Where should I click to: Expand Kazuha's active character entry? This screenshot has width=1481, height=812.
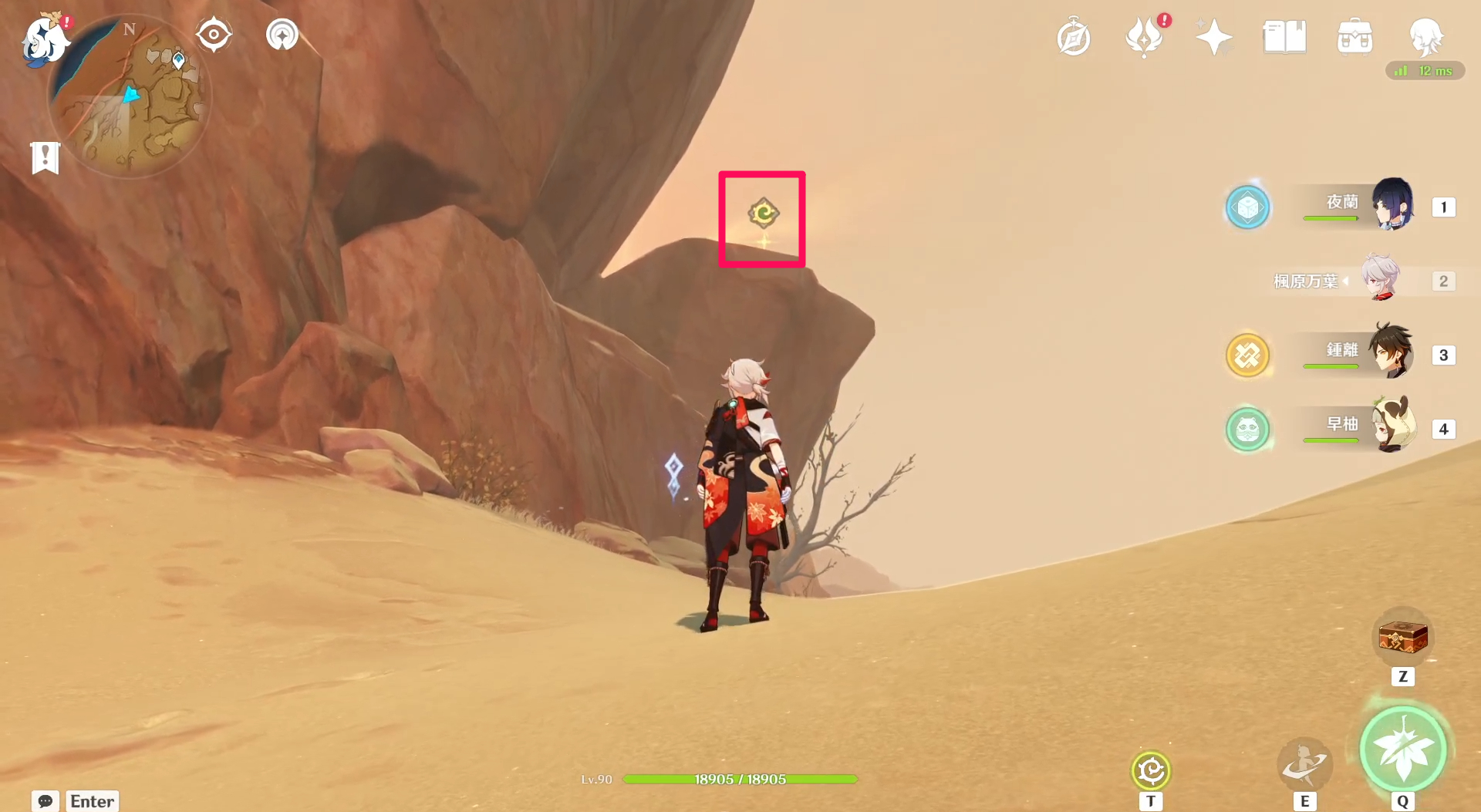point(1381,281)
